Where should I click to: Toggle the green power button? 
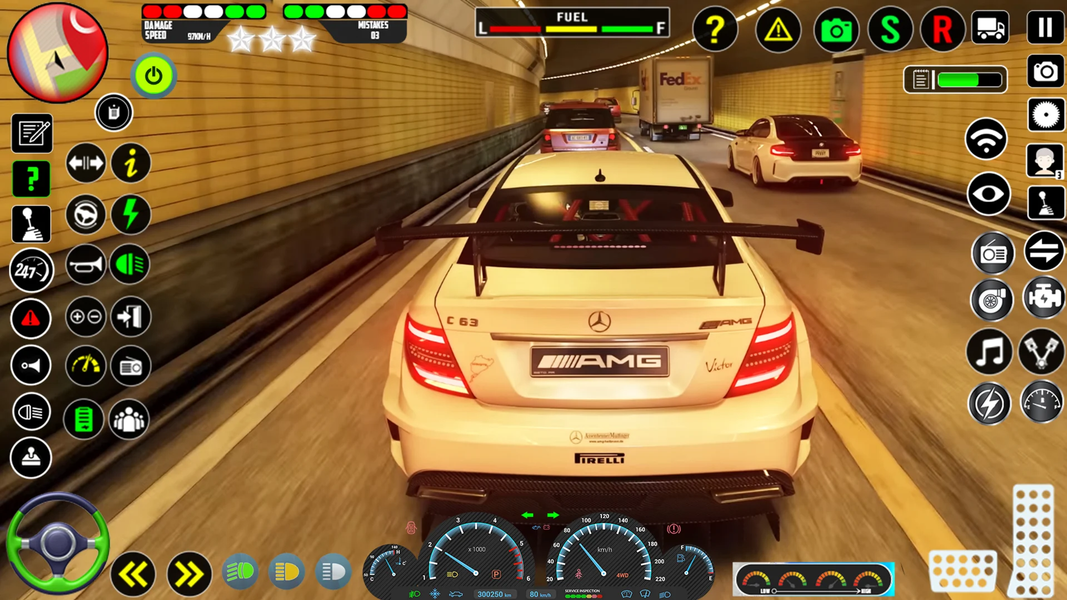(x=153, y=76)
